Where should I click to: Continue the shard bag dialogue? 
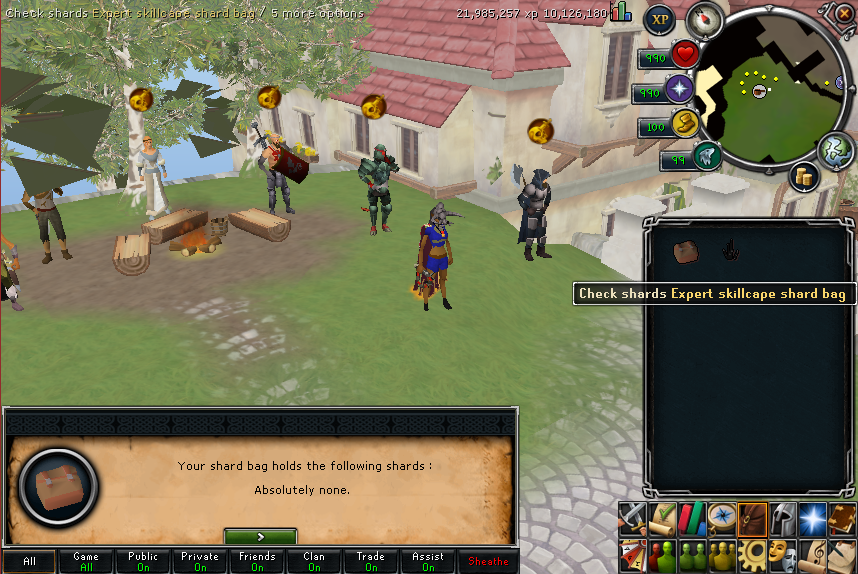[x=260, y=536]
